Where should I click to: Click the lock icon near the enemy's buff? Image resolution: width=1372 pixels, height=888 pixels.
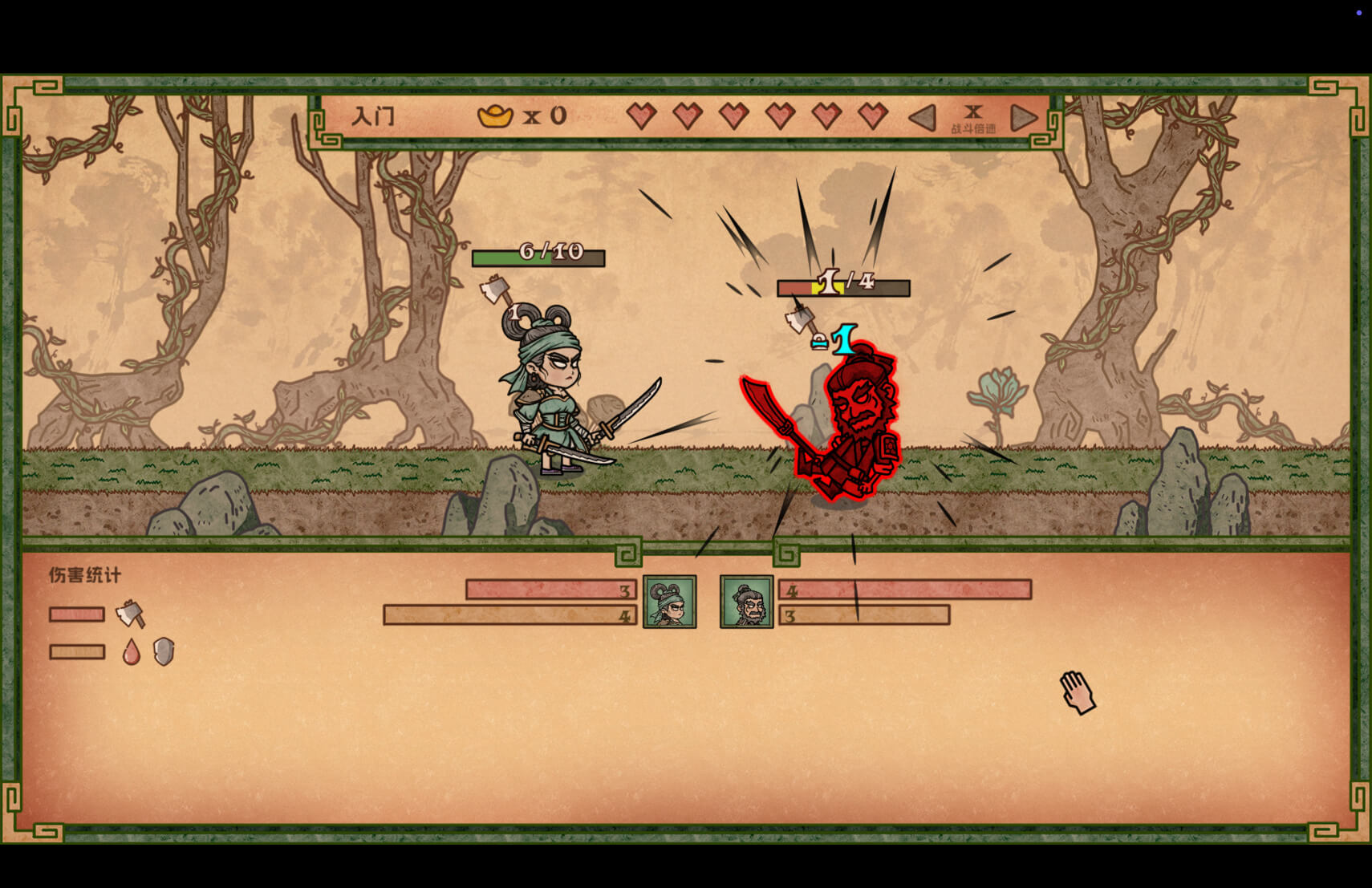point(820,342)
